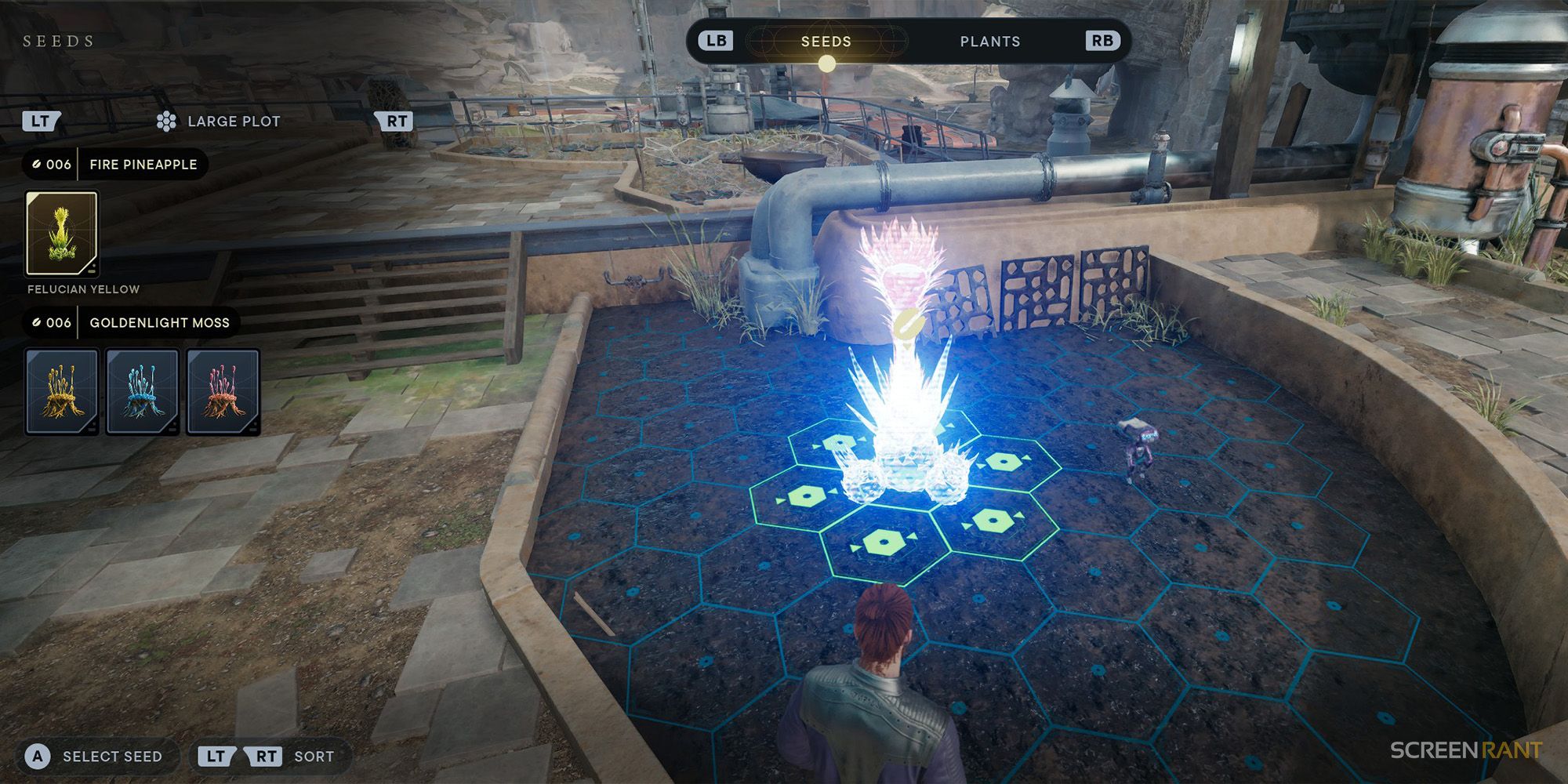
Task: Click the seed count icon beside Goldenlight Moss
Action: pyautogui.click(x=39, y=322)
